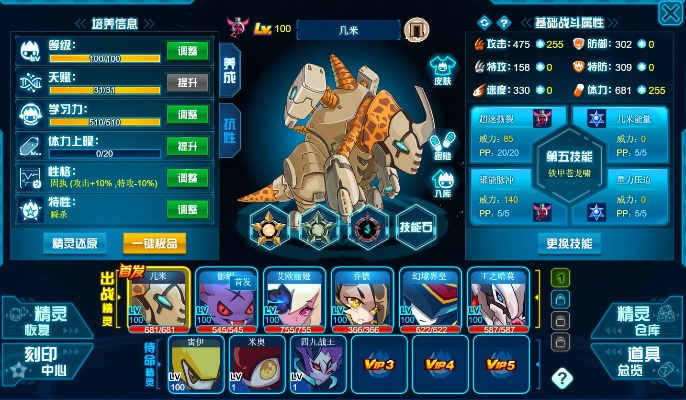
Task: Adjust the 特性 trait setting
Action: 187,209
